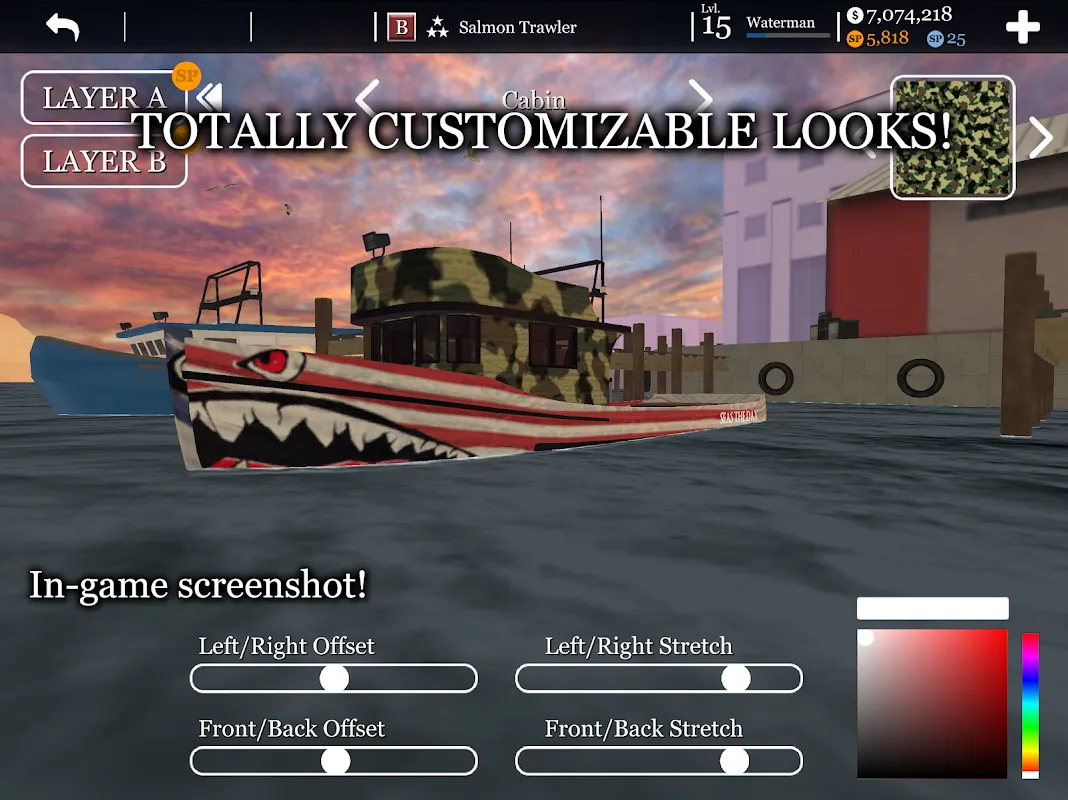
Task: Click the Front/Back Offset slider
Action: [x=334, y=761]
